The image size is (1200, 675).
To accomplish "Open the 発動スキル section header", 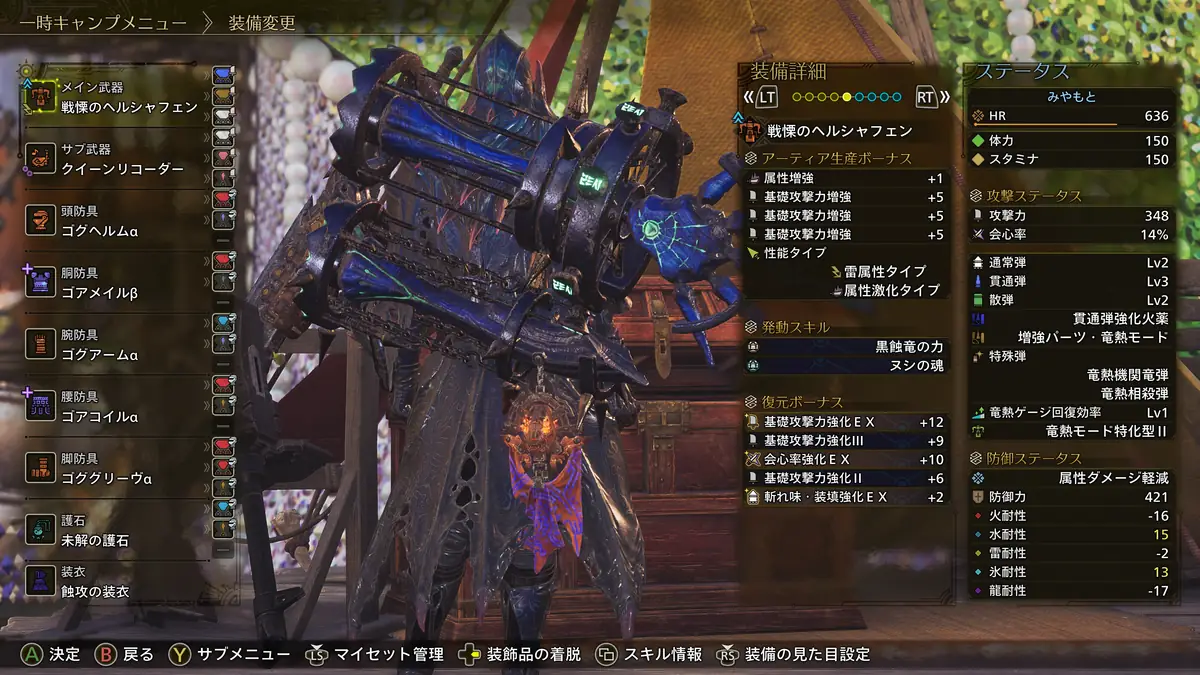I will 795,327.
